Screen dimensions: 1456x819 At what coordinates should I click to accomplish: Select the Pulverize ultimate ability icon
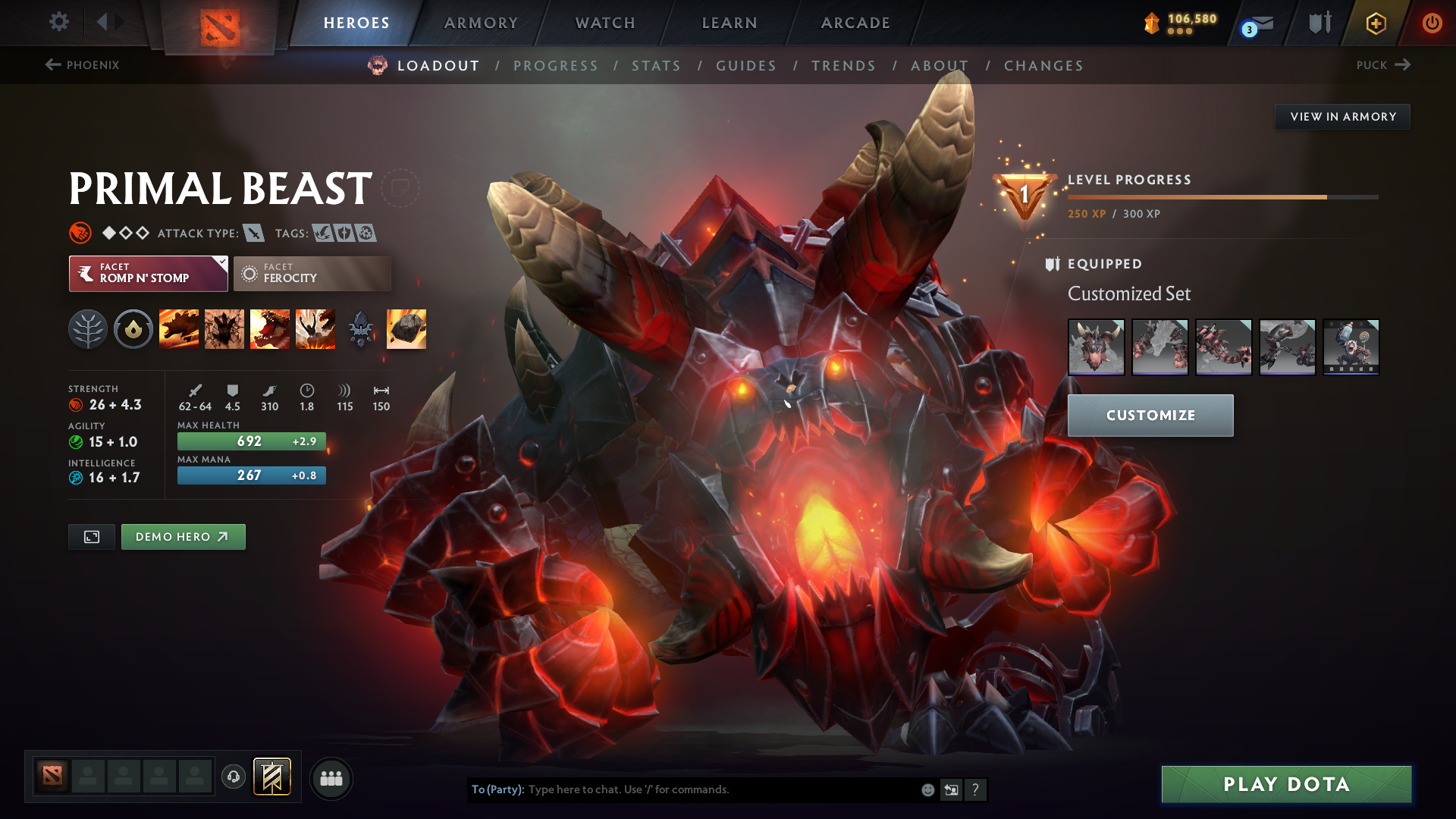click(315, 328)
